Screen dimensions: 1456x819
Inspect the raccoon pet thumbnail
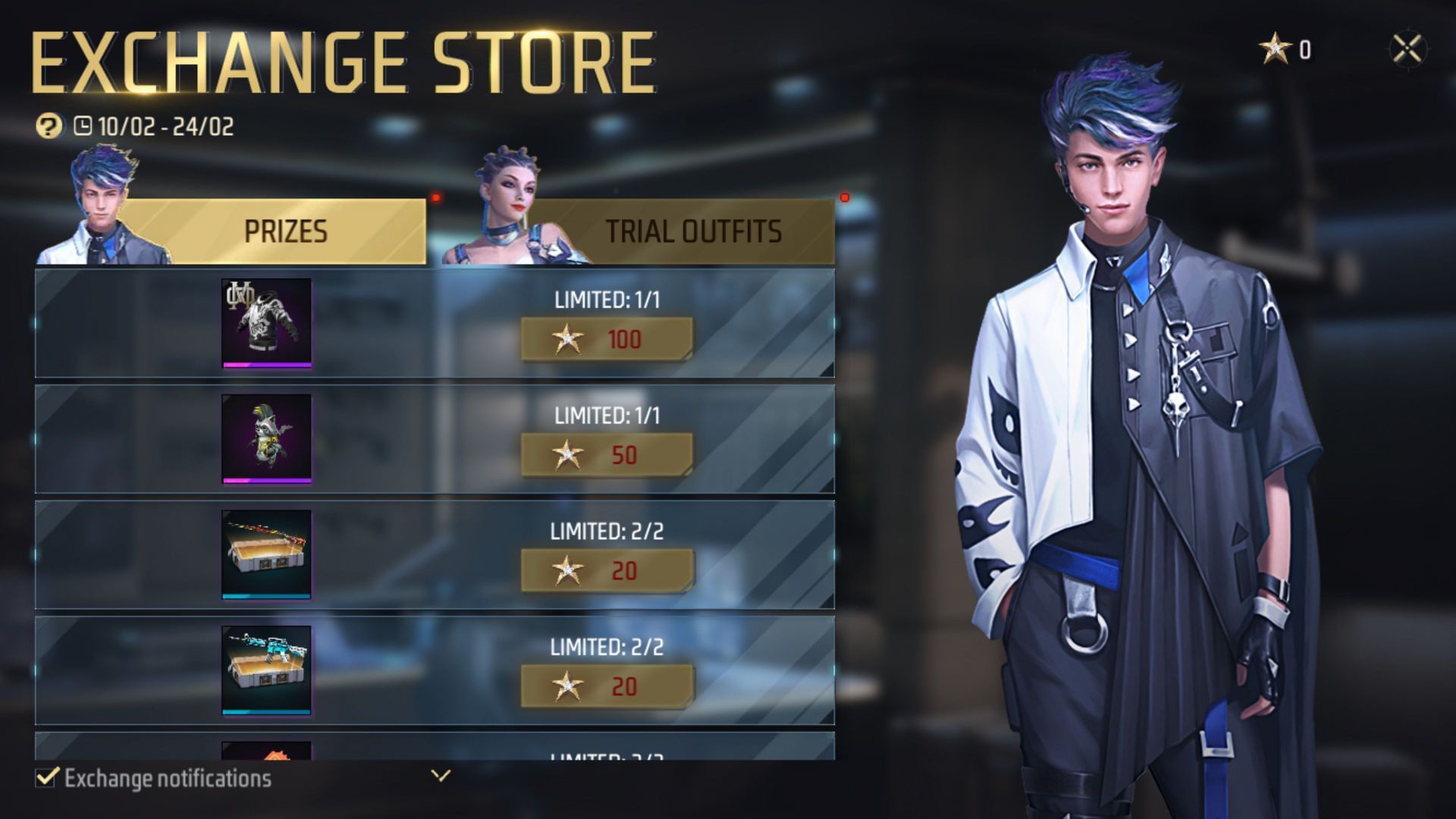pos(266,438)
